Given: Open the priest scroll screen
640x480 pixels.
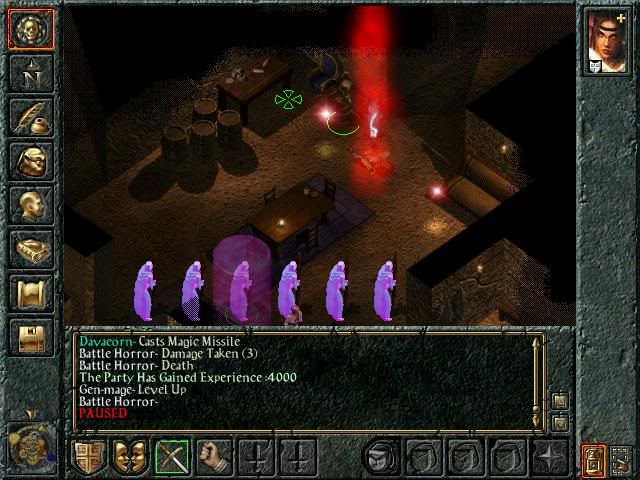Looking at the screenshot, I should point(30,292).
